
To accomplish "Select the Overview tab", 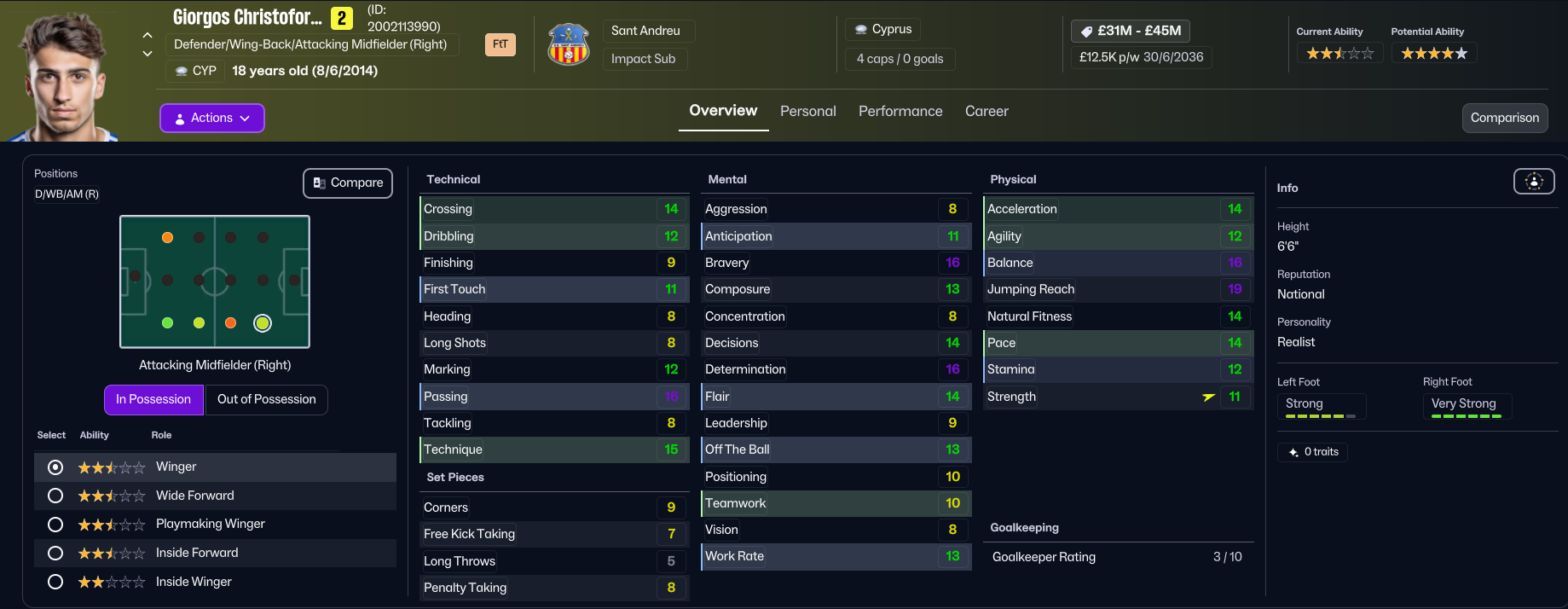I will (723, 111).
